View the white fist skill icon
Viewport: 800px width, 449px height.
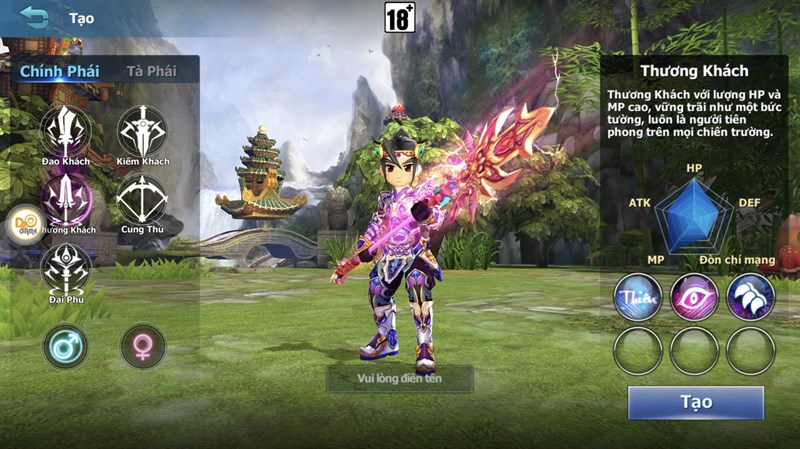tap(750, 297)
